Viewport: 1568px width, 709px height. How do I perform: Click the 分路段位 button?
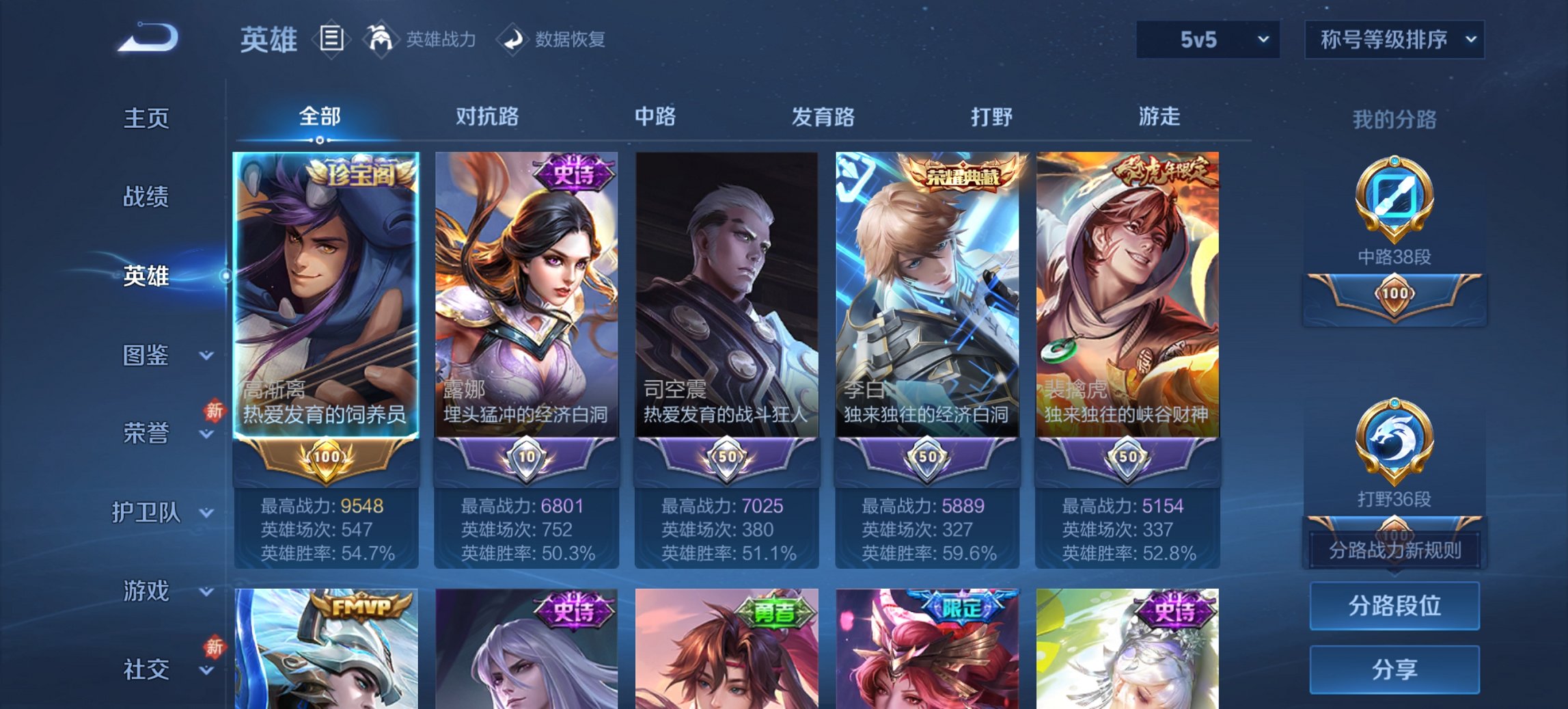pyautogui.click(x=1395, y=606)
